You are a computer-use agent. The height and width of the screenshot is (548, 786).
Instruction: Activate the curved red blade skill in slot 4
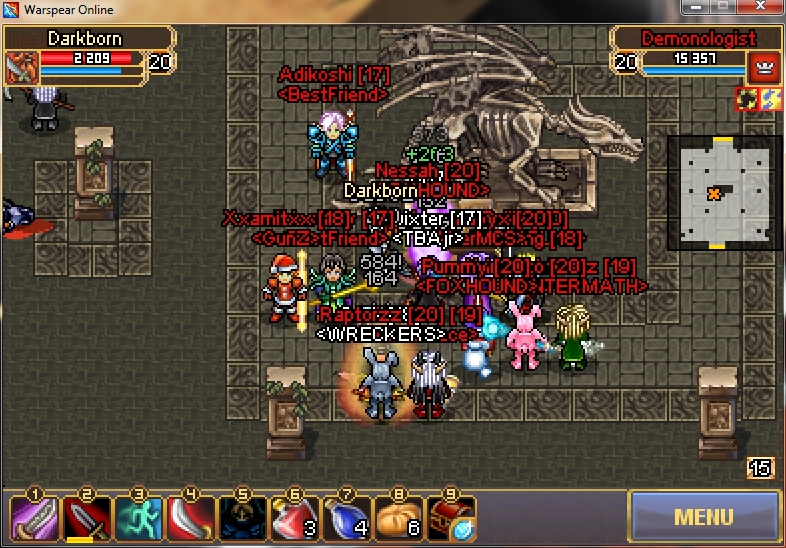(190, 519)
